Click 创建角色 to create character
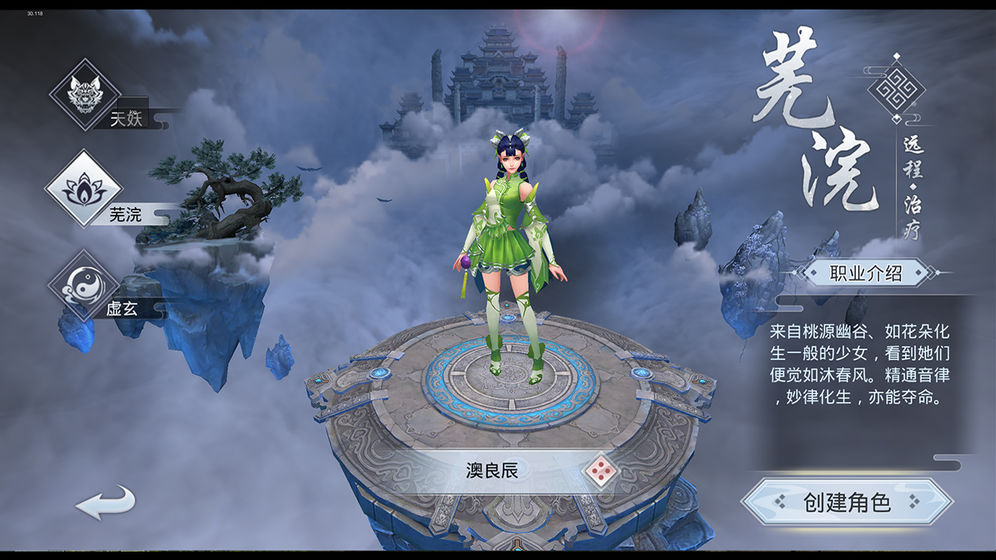Screen dimensions: 996x560 coord(846,502)
